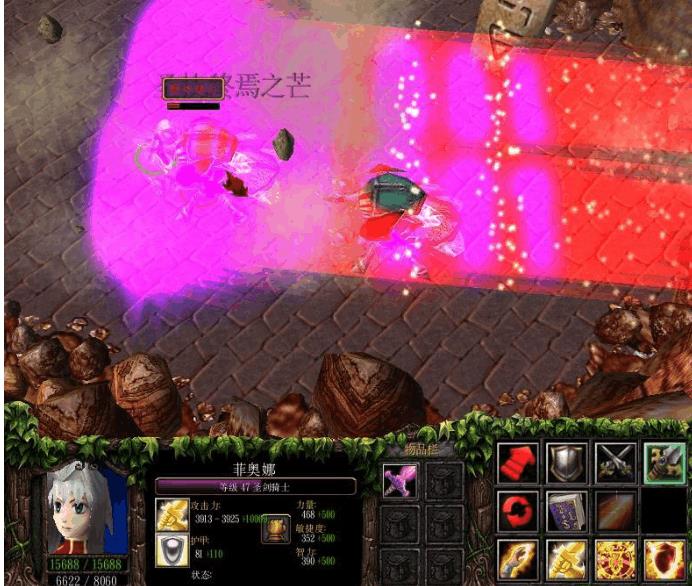Open the purple spellbook ability
The height and width of the screenshot is (586, 692).
[566, 511]
